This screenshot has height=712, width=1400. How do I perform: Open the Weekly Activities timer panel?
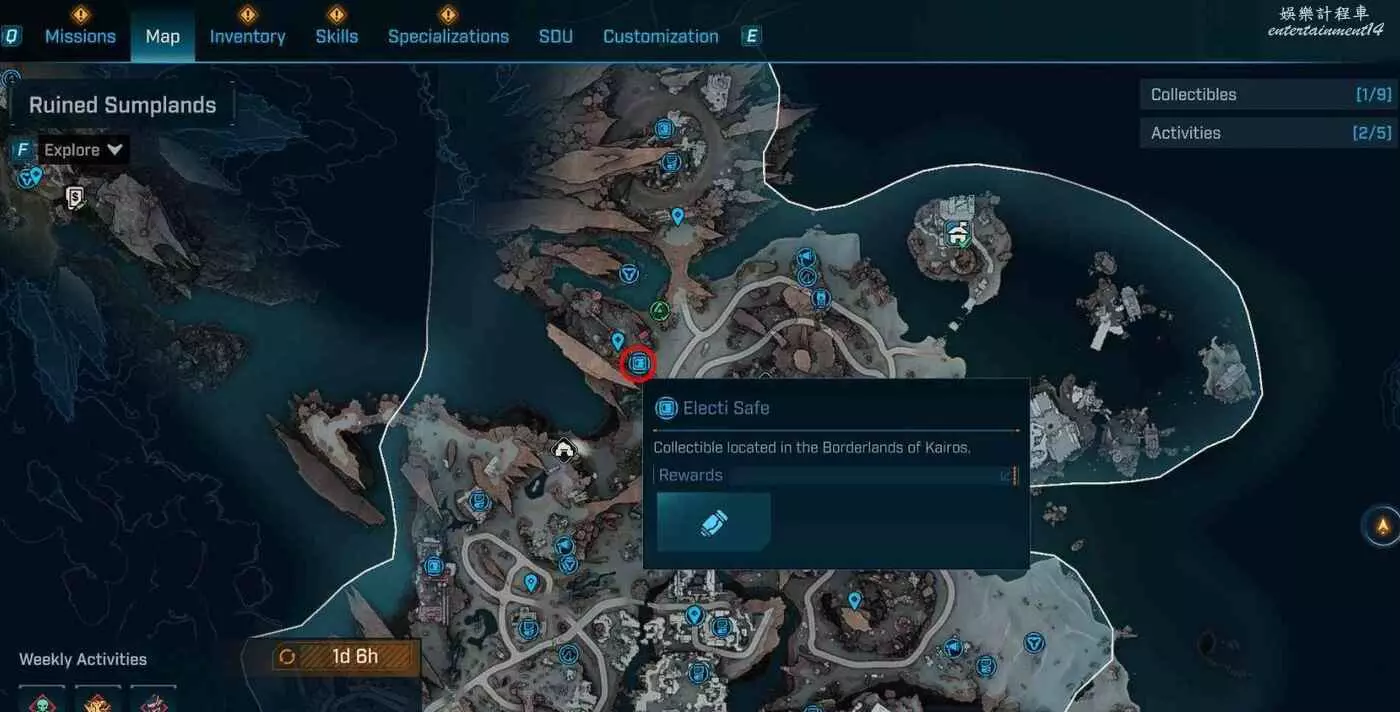[x=344, y=657]
